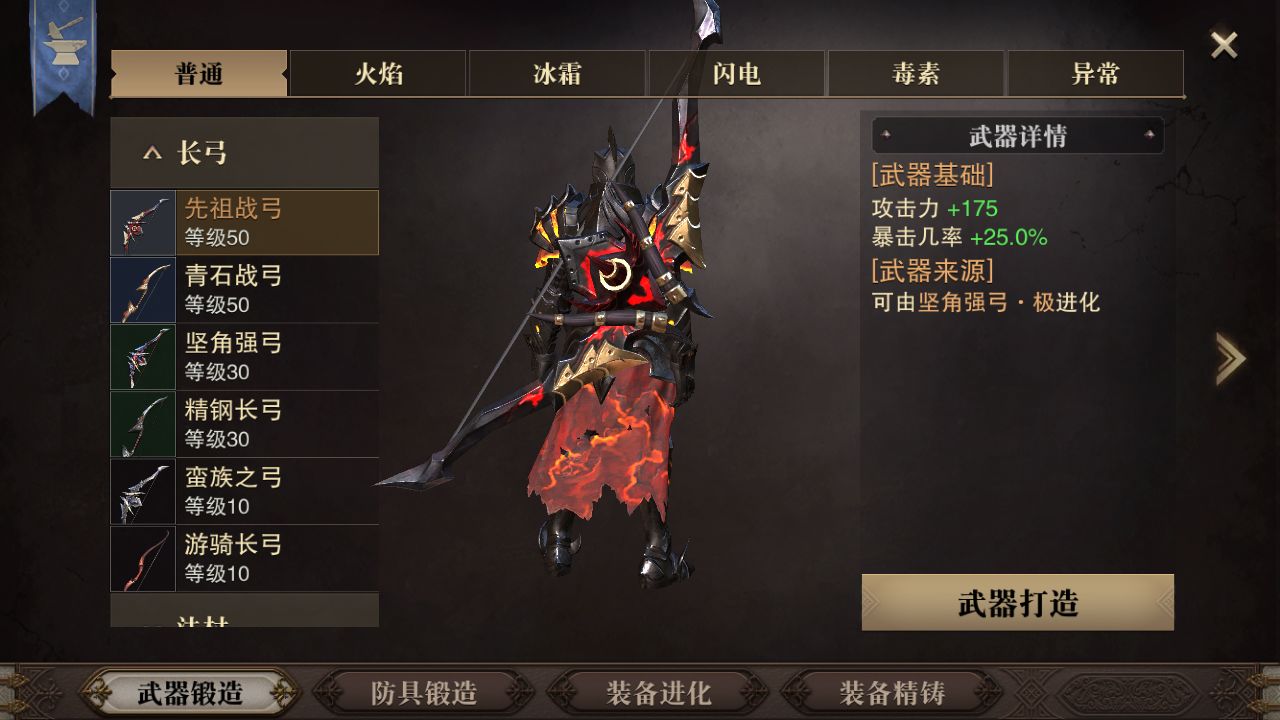
Task: Show the 闪电 weapon tab
Action: [737, 74]
